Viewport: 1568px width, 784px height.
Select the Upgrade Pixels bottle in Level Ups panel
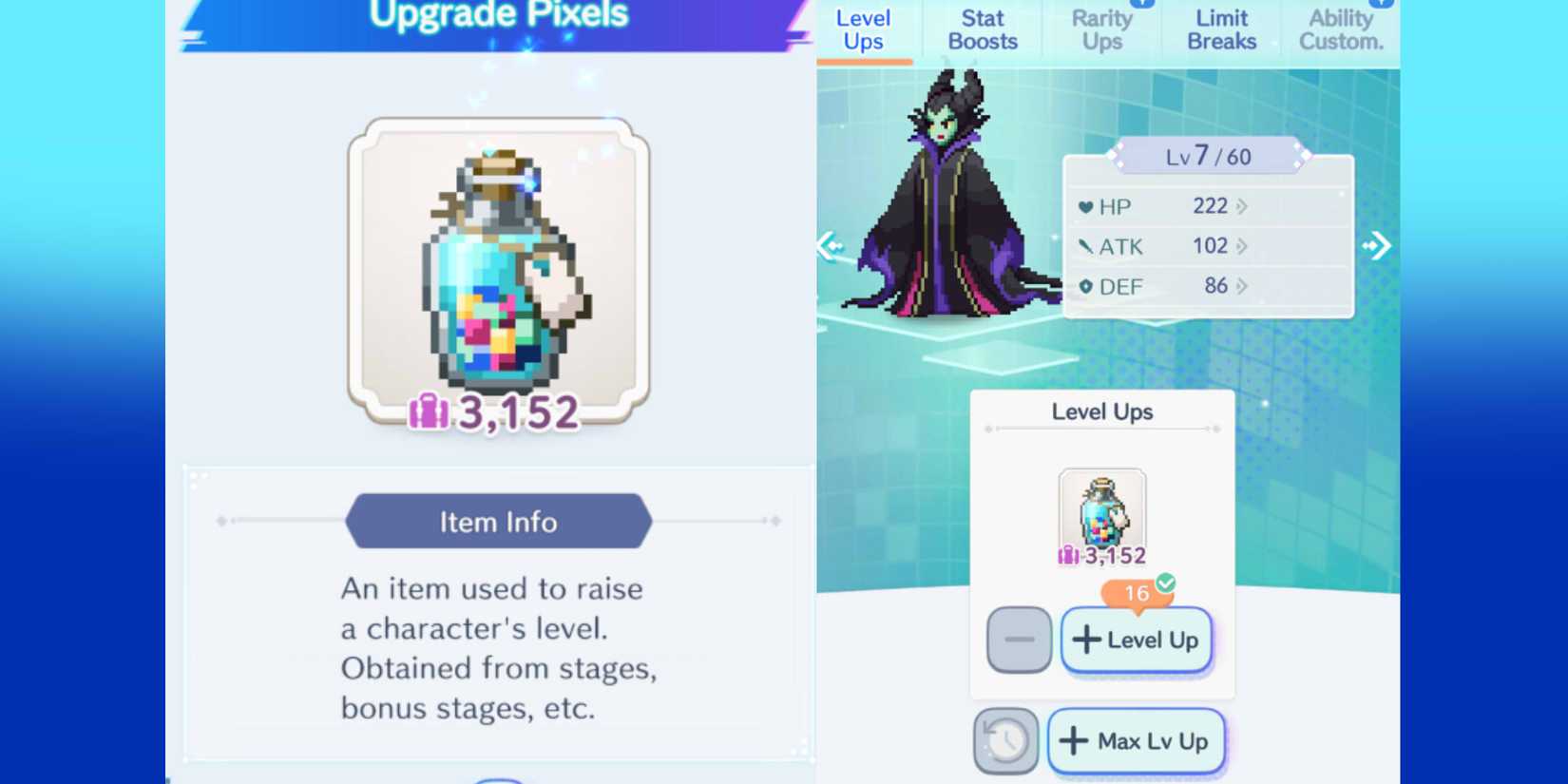coord(1102,511)
